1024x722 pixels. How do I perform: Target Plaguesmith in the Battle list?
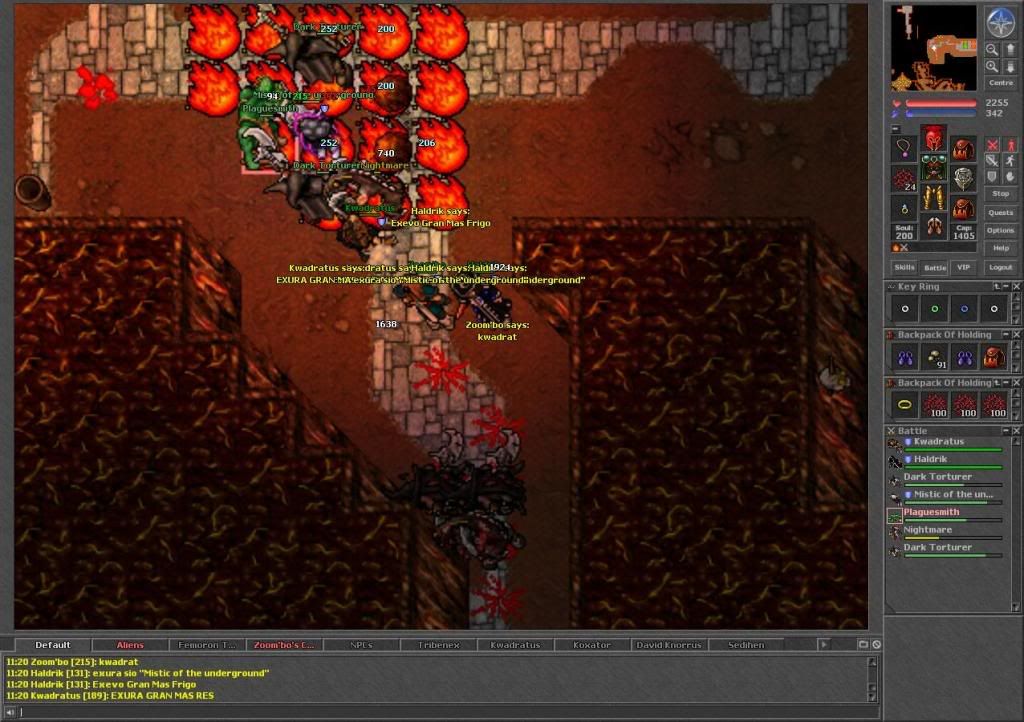coord(932,512)
